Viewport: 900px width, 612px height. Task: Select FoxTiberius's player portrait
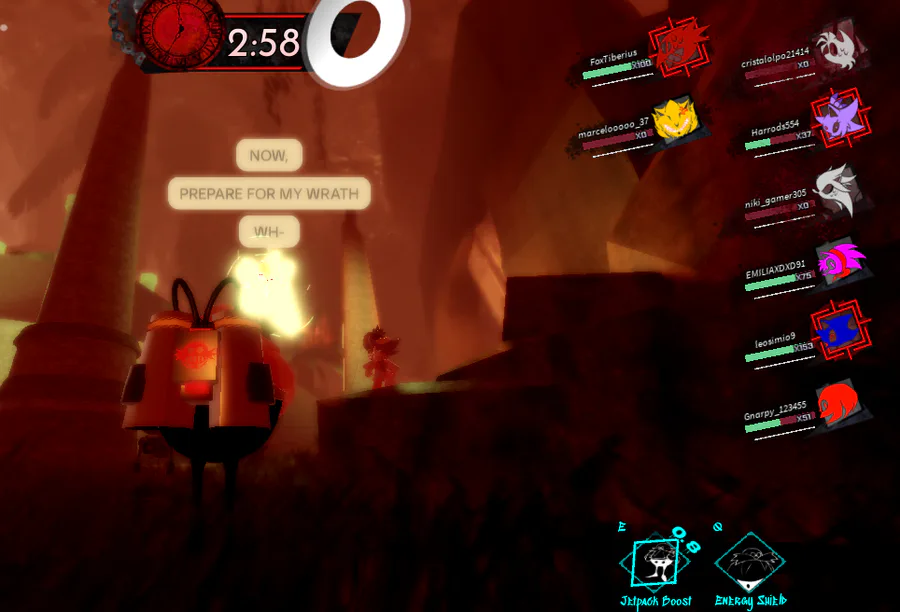tap(679, 45)
